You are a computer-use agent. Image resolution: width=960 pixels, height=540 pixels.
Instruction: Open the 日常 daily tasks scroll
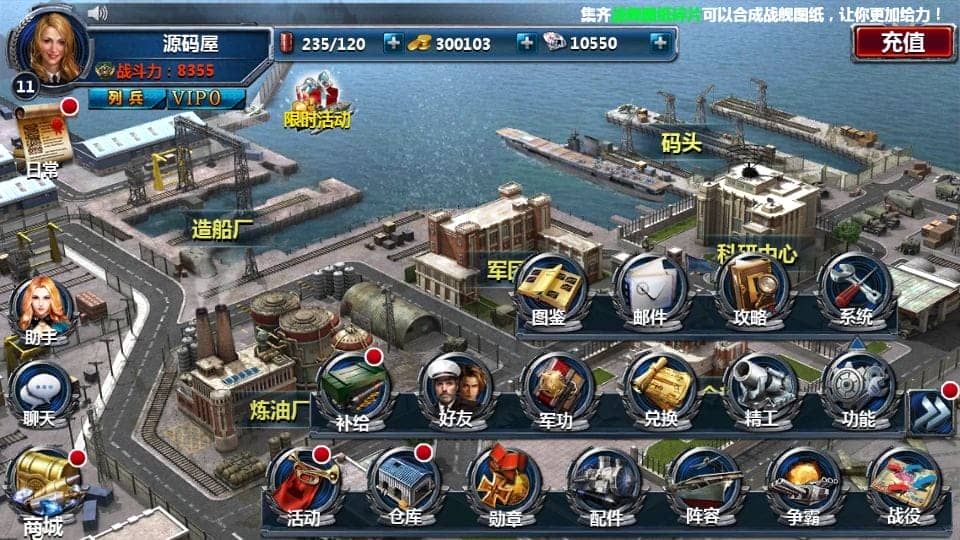[44, 137]
